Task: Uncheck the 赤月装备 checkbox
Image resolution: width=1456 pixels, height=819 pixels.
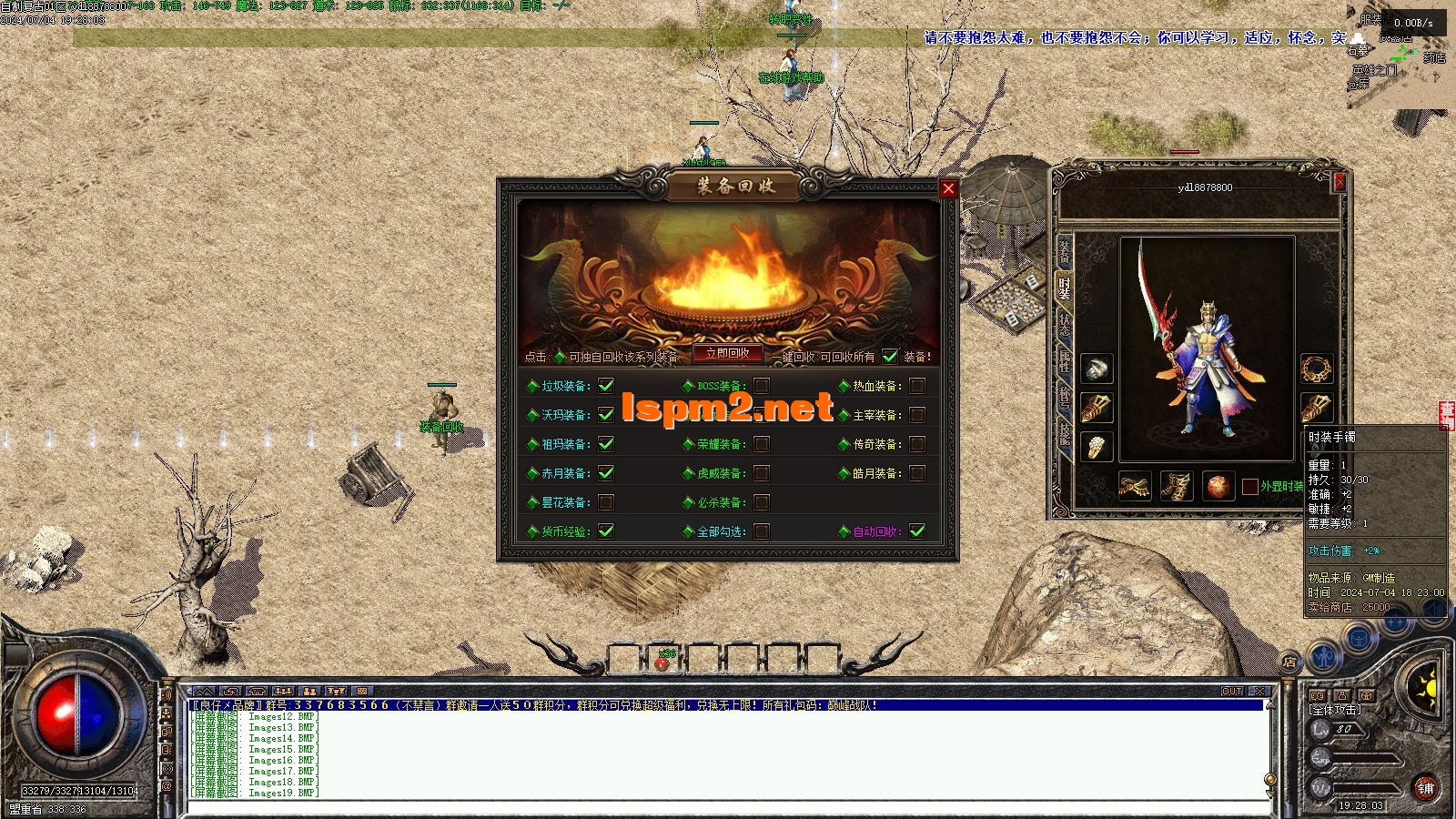Action: [606, 473]
